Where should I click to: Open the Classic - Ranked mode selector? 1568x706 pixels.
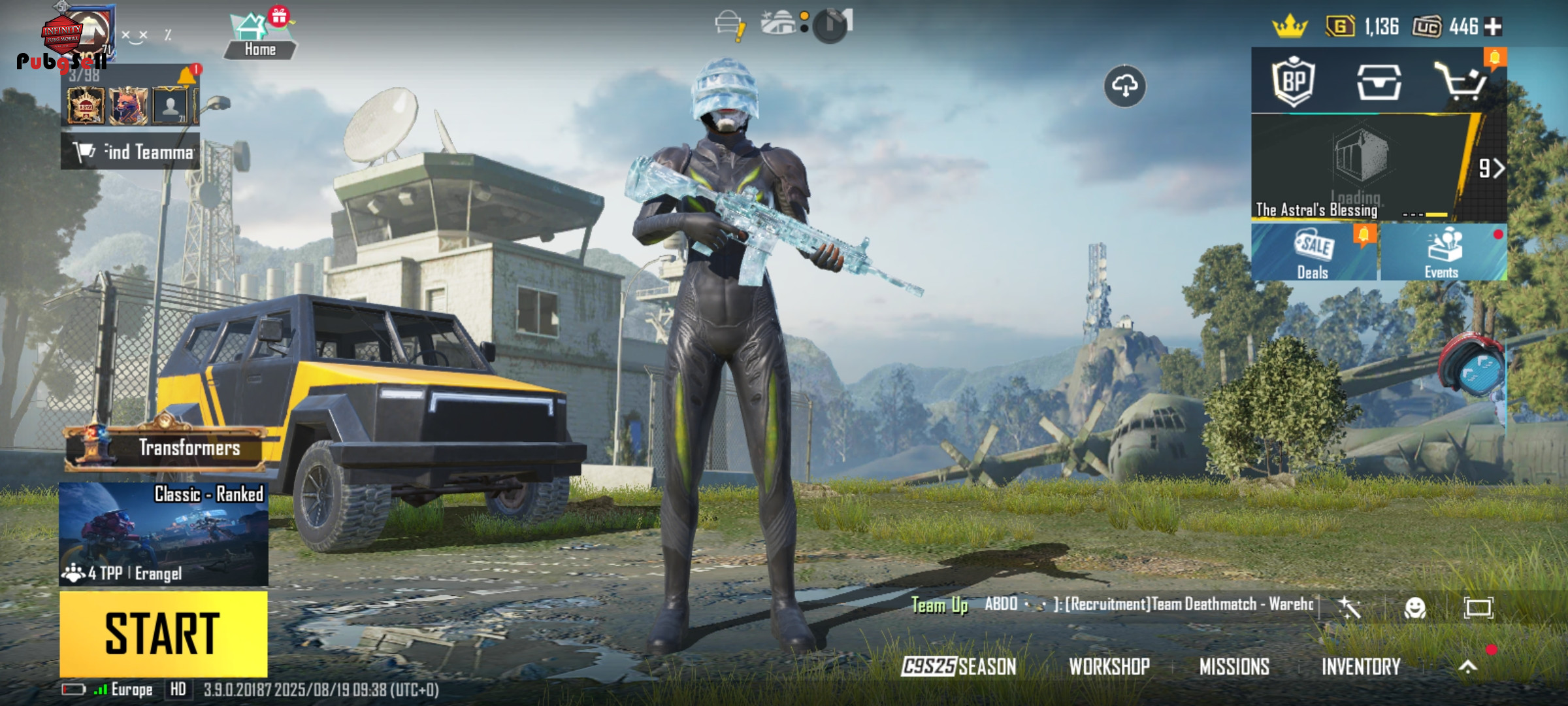(163, 533)
